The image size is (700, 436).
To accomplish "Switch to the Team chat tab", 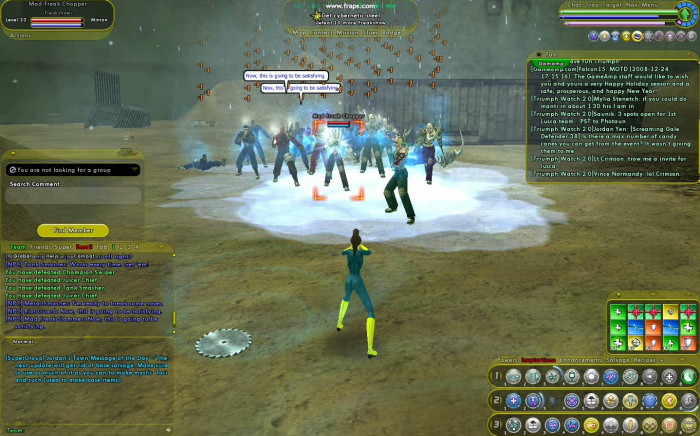I will 17,245.
